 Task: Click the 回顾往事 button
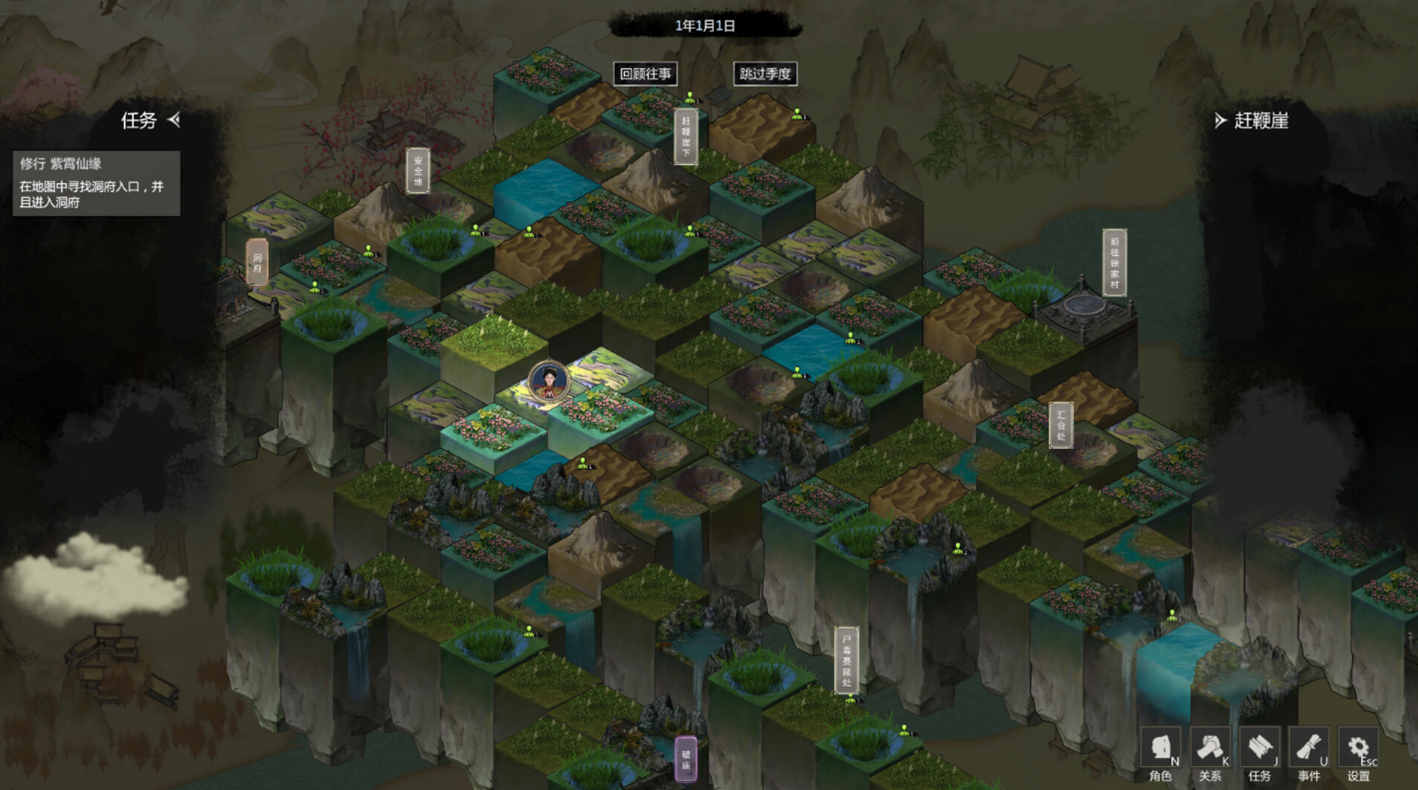646,74
